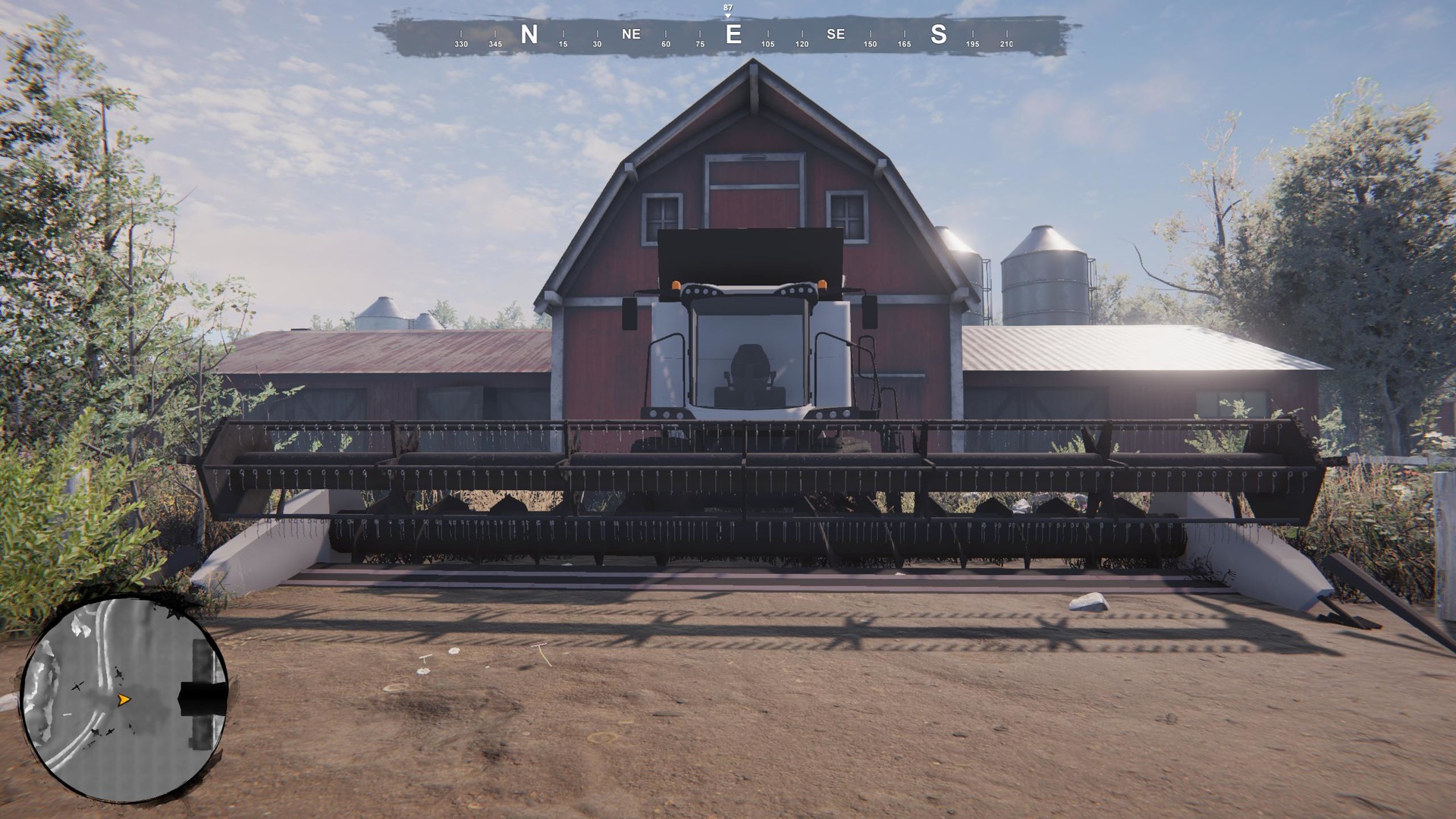Click the N cardinal marker on the compass
This screenshot has width=1456, height=819.
coord(529,34)
